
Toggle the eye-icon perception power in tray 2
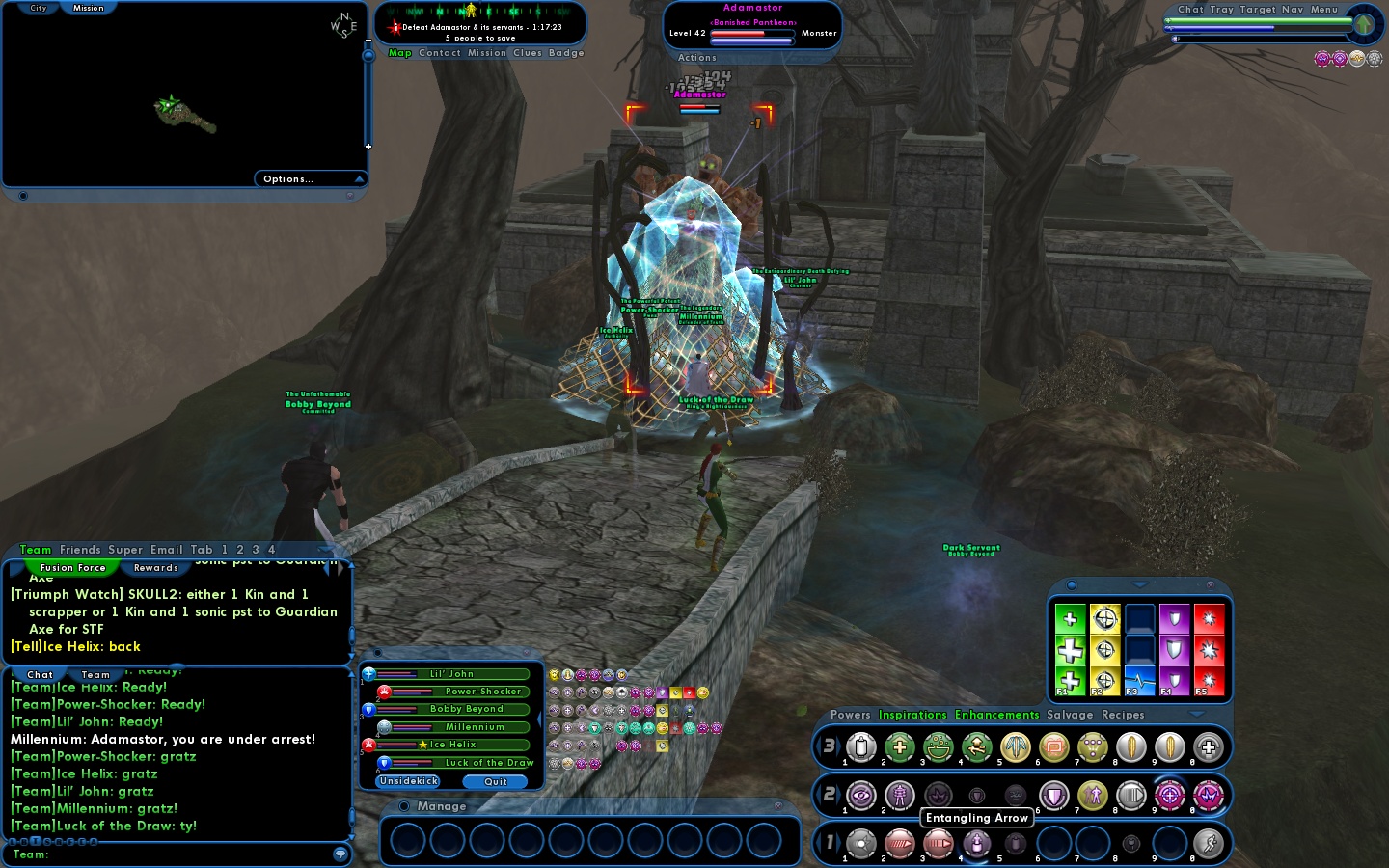pyautogui.click(x=861, y=796)
